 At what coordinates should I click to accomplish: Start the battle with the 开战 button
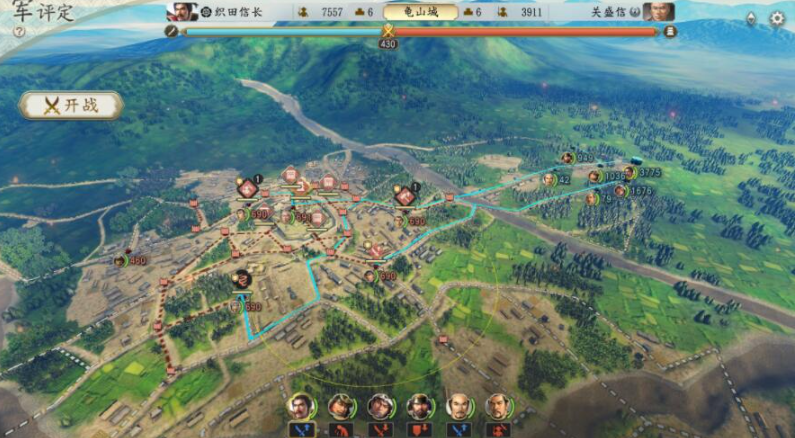click(x=70, y=106)
